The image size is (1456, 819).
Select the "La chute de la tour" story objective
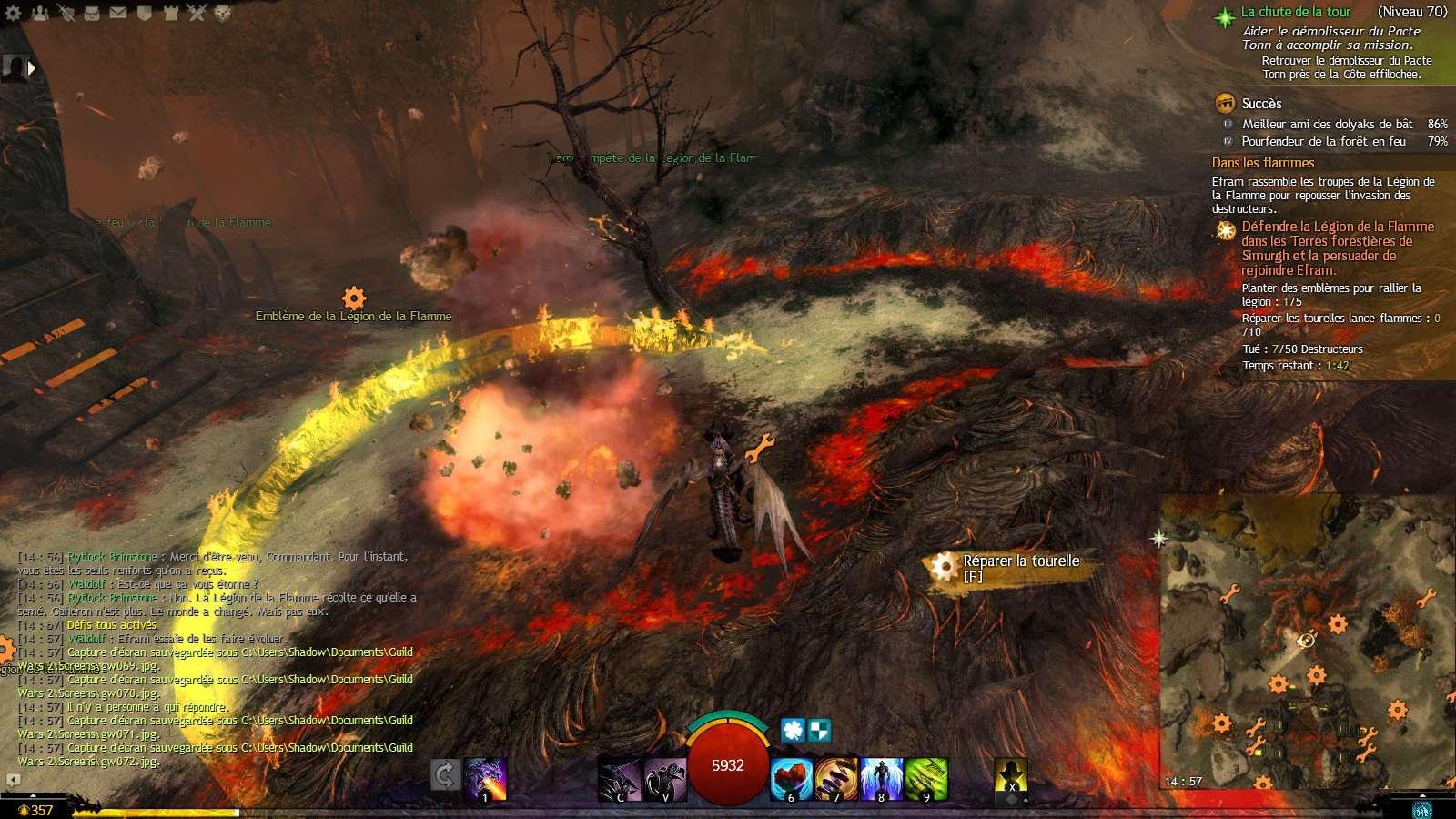point(1295,12)
